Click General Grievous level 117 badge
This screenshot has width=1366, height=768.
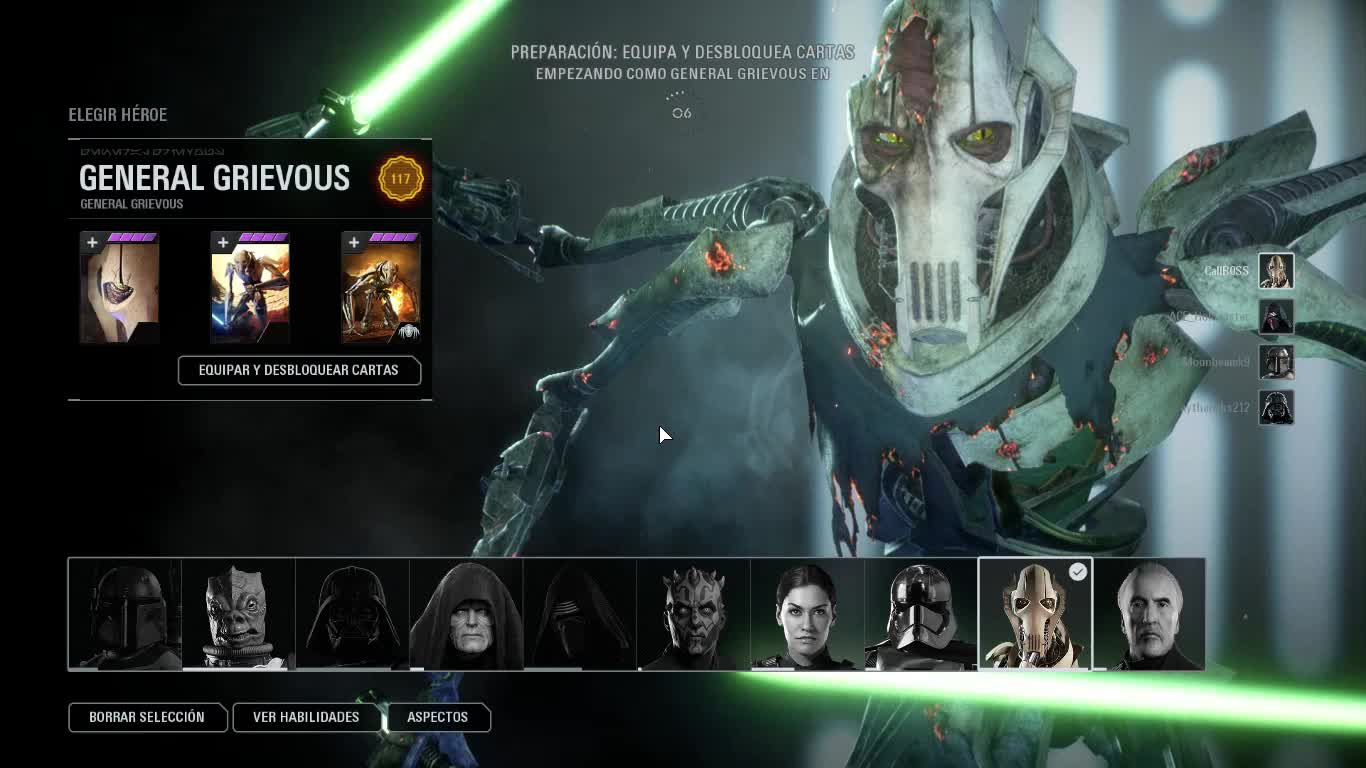coord(400,179)
